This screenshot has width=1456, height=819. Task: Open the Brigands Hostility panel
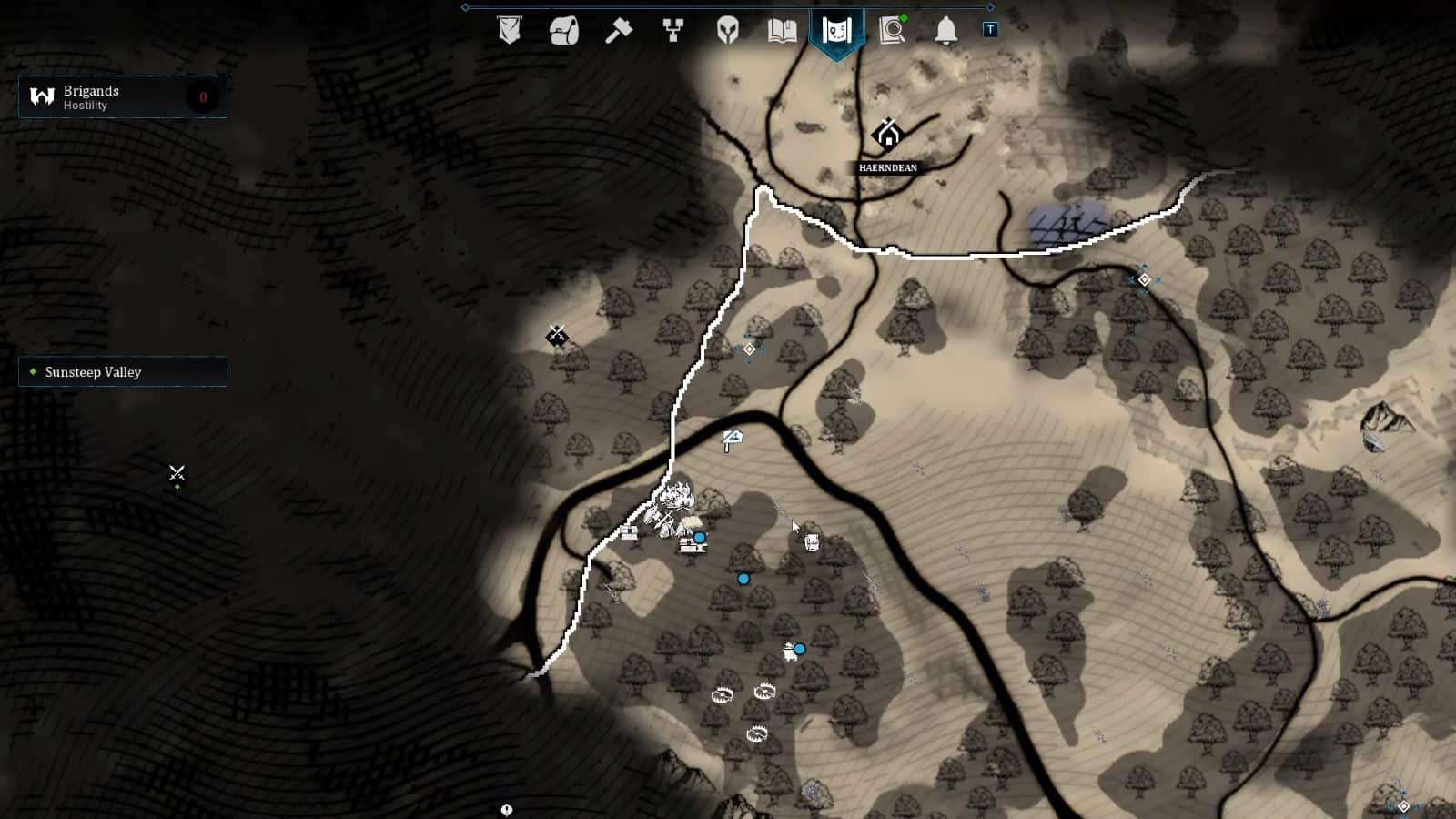click(123, 96)
